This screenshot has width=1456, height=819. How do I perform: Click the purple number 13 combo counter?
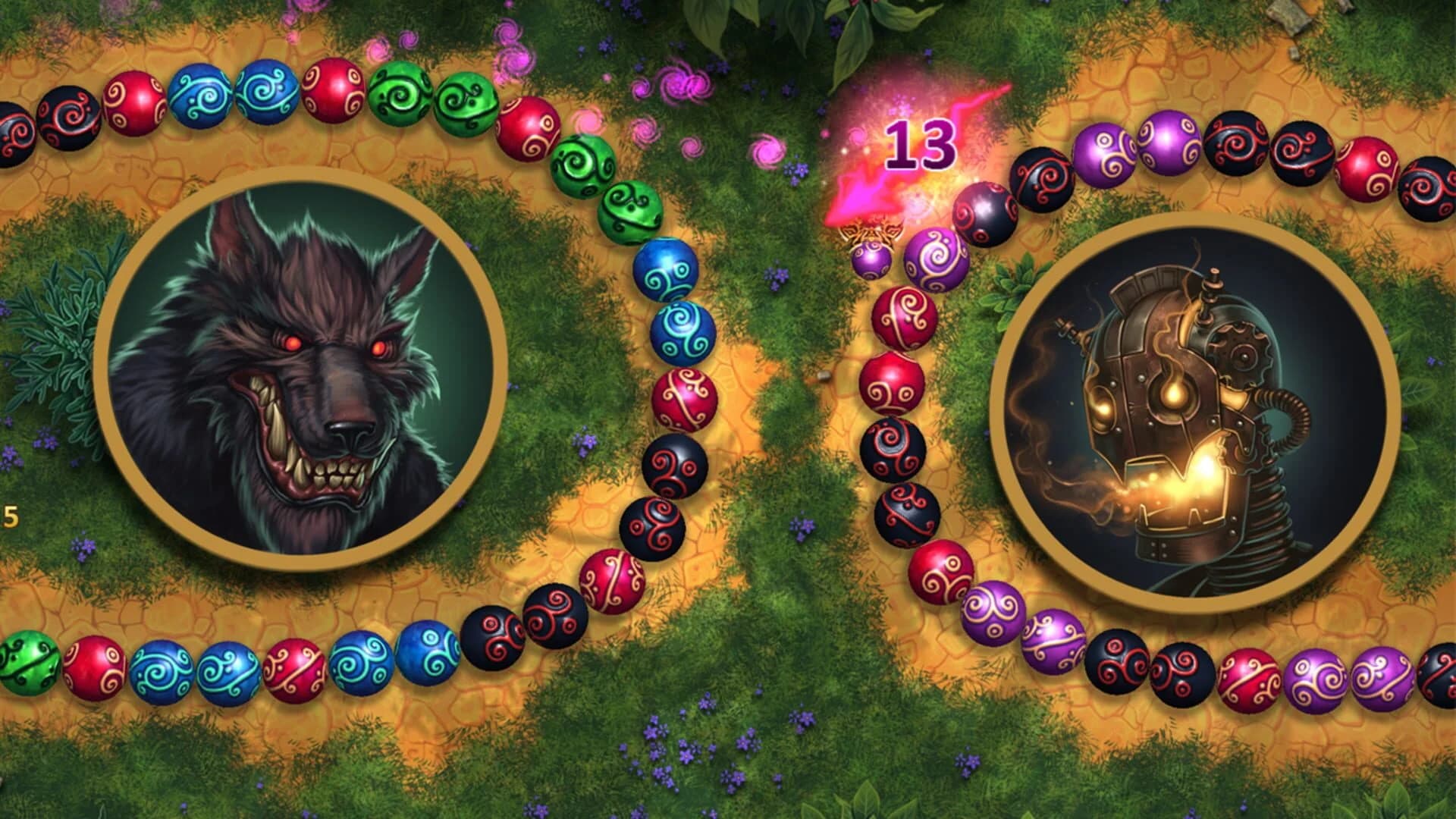click(921, 144)
